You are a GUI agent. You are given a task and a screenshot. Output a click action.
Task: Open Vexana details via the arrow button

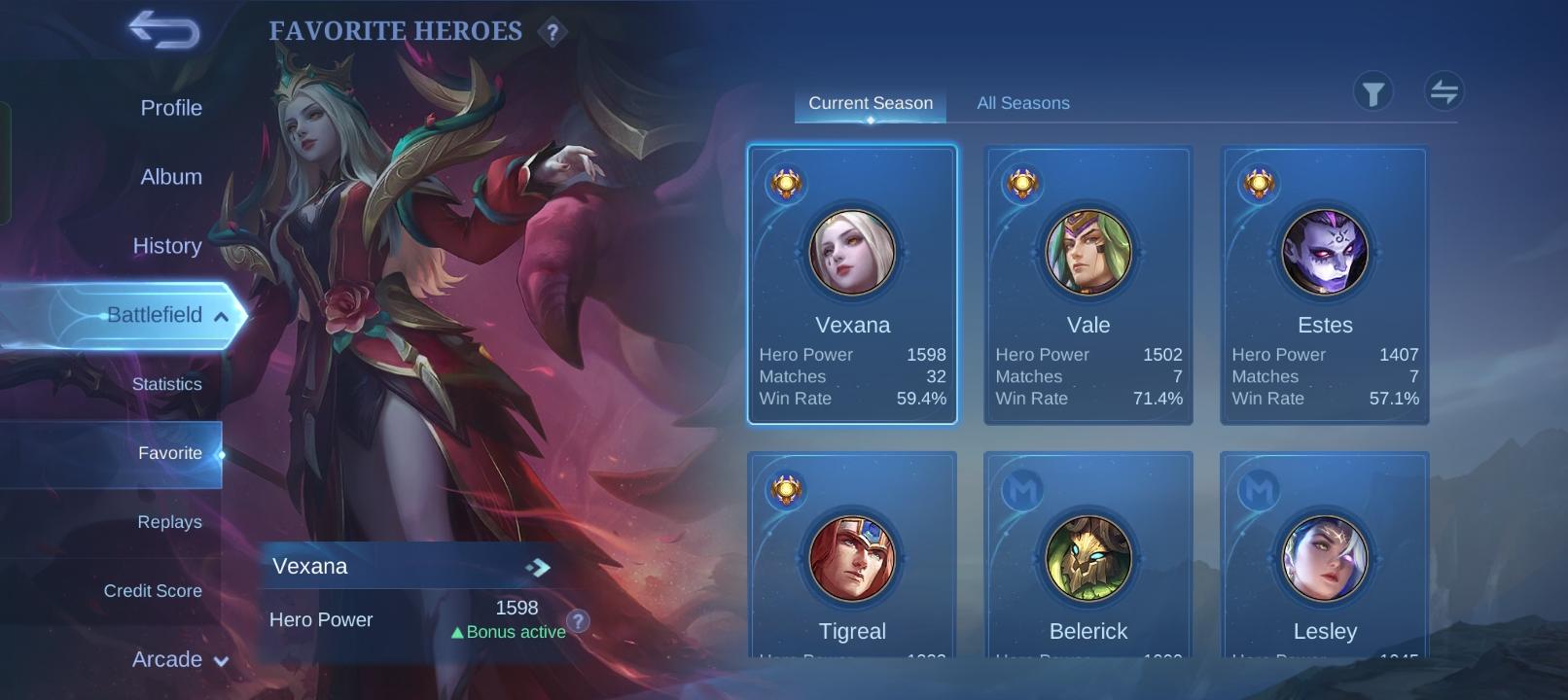click(536, 566)
